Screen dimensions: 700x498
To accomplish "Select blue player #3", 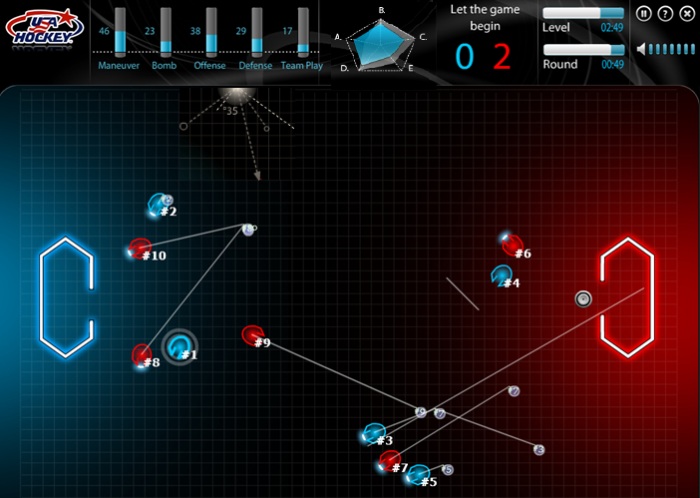I will pyautogui.click(x=374, y=435).
